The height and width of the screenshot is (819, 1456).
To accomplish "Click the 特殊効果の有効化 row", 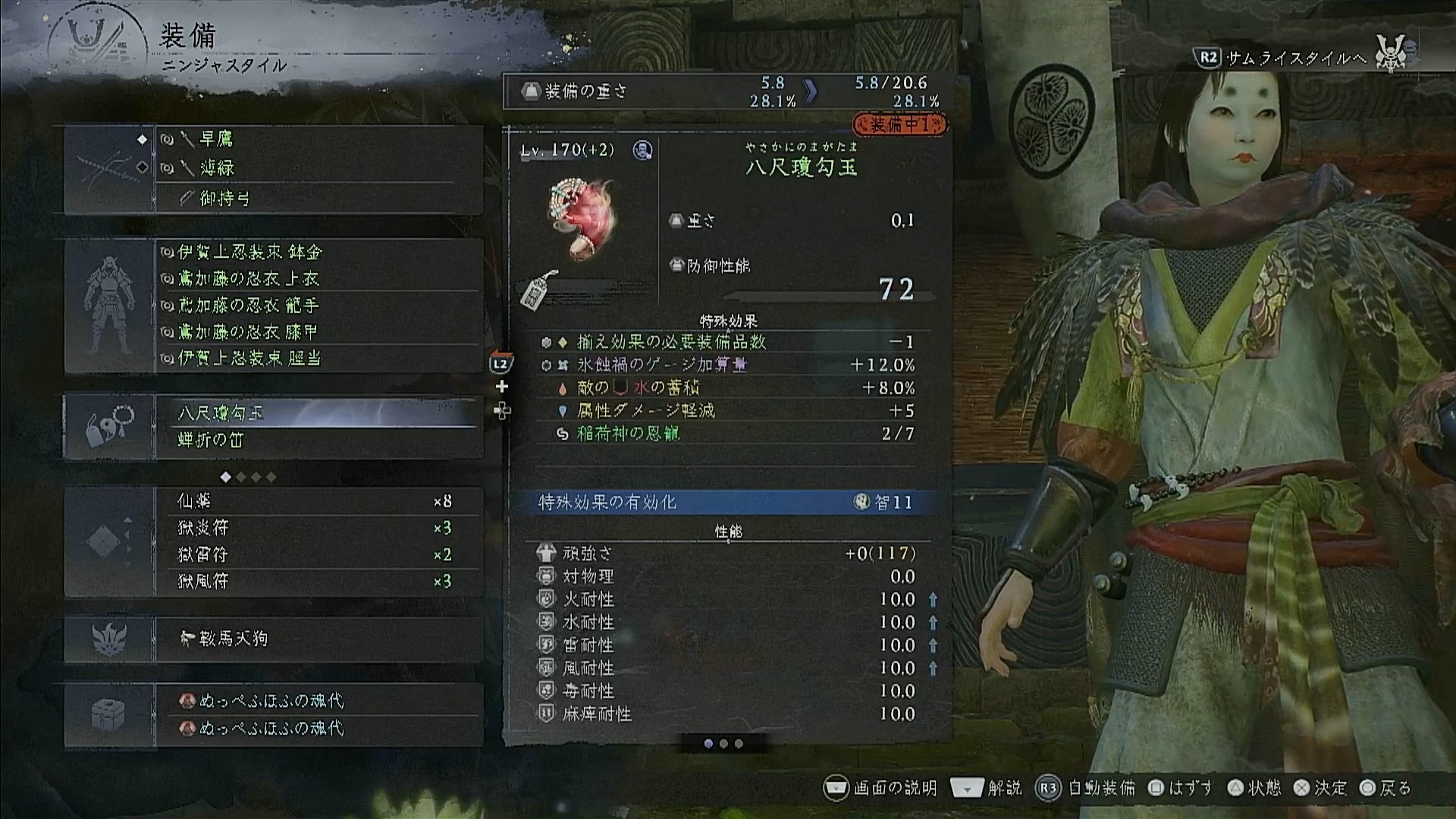I will pyautogui.click(x=726, y=502).
